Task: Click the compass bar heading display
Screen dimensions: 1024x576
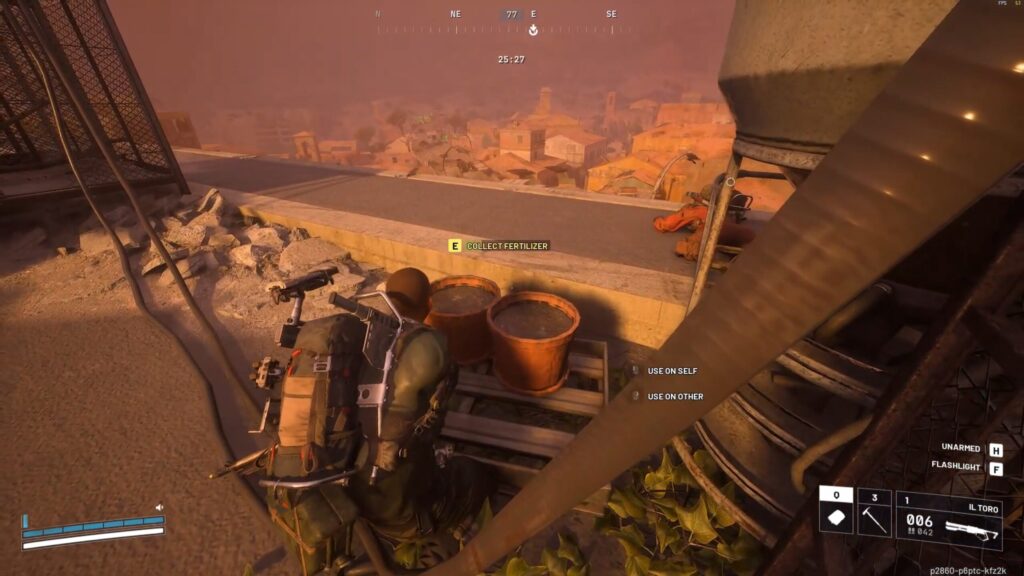Action: point(511,15)
